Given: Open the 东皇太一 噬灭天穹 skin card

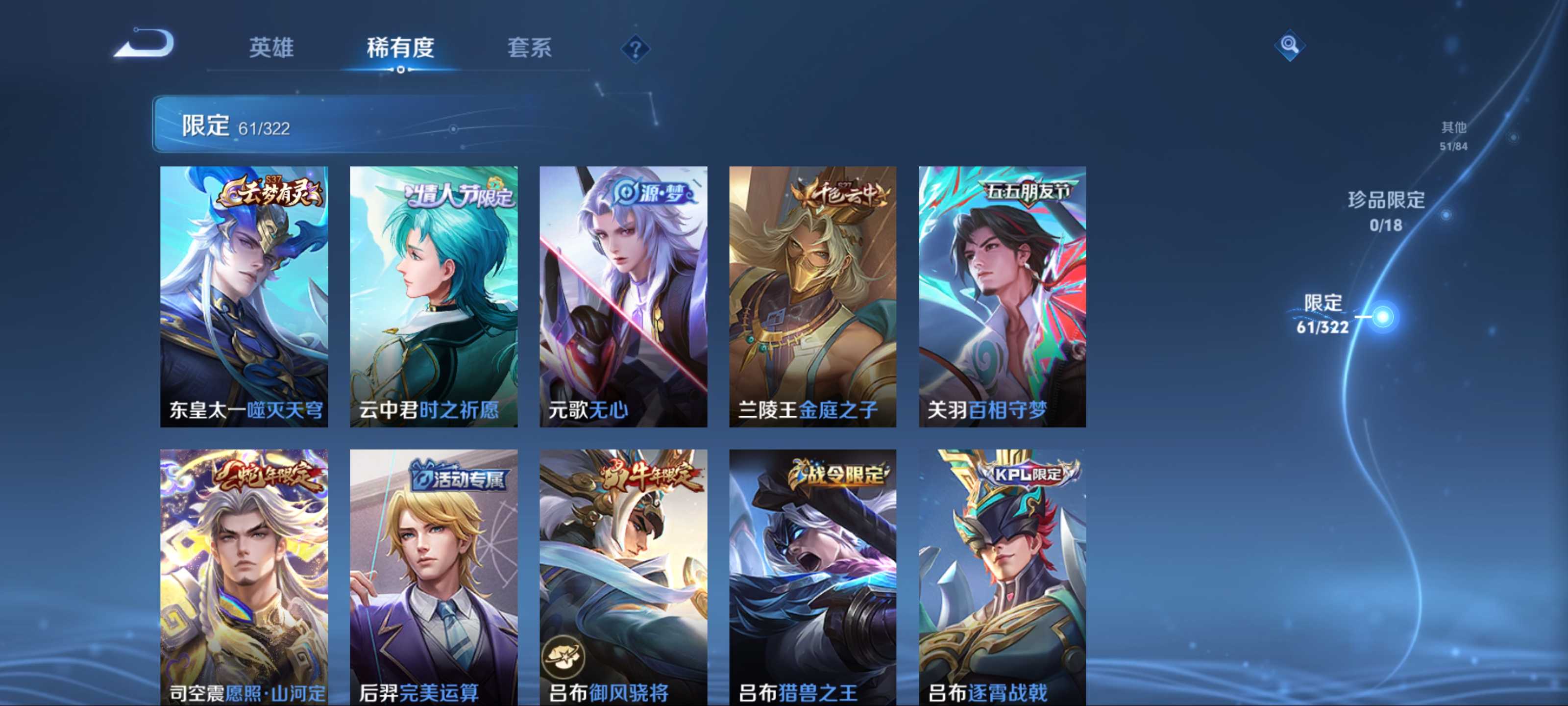Looking at the screenshot, I should point(244,296).
